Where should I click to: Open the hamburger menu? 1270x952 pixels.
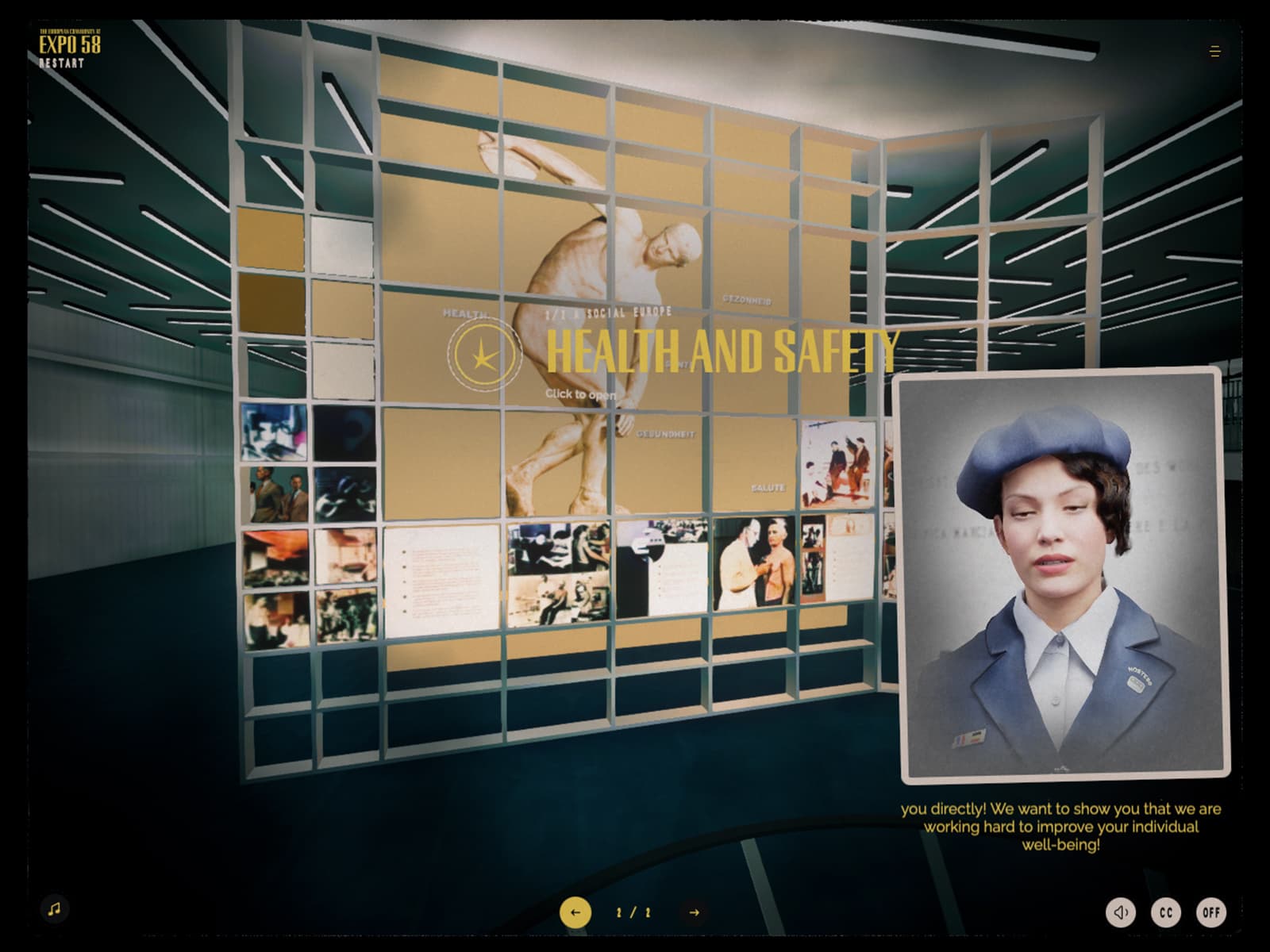pyautogui.click(x=1214, y=52)
